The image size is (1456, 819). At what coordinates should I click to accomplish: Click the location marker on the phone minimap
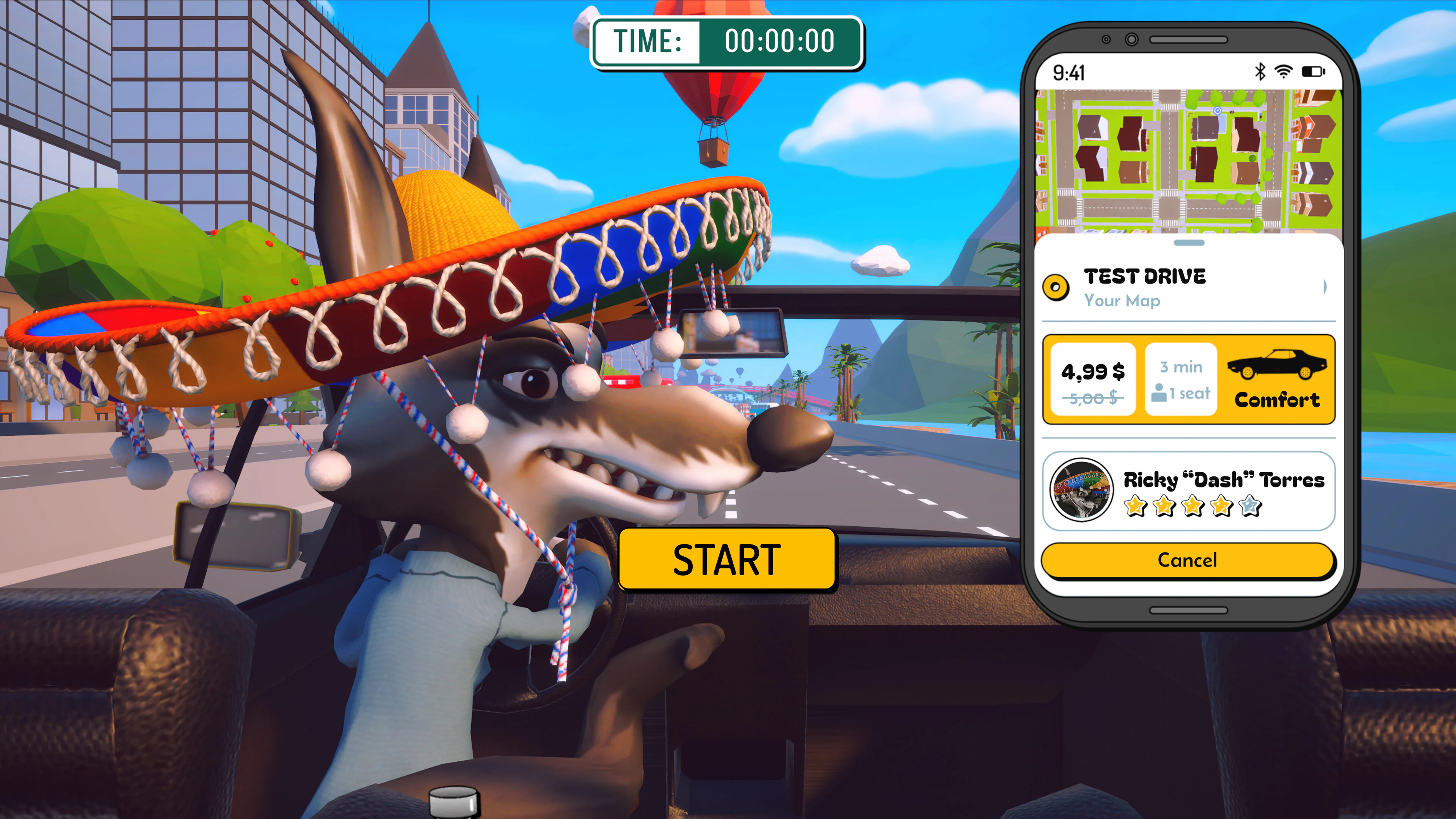coord(1218,111)
